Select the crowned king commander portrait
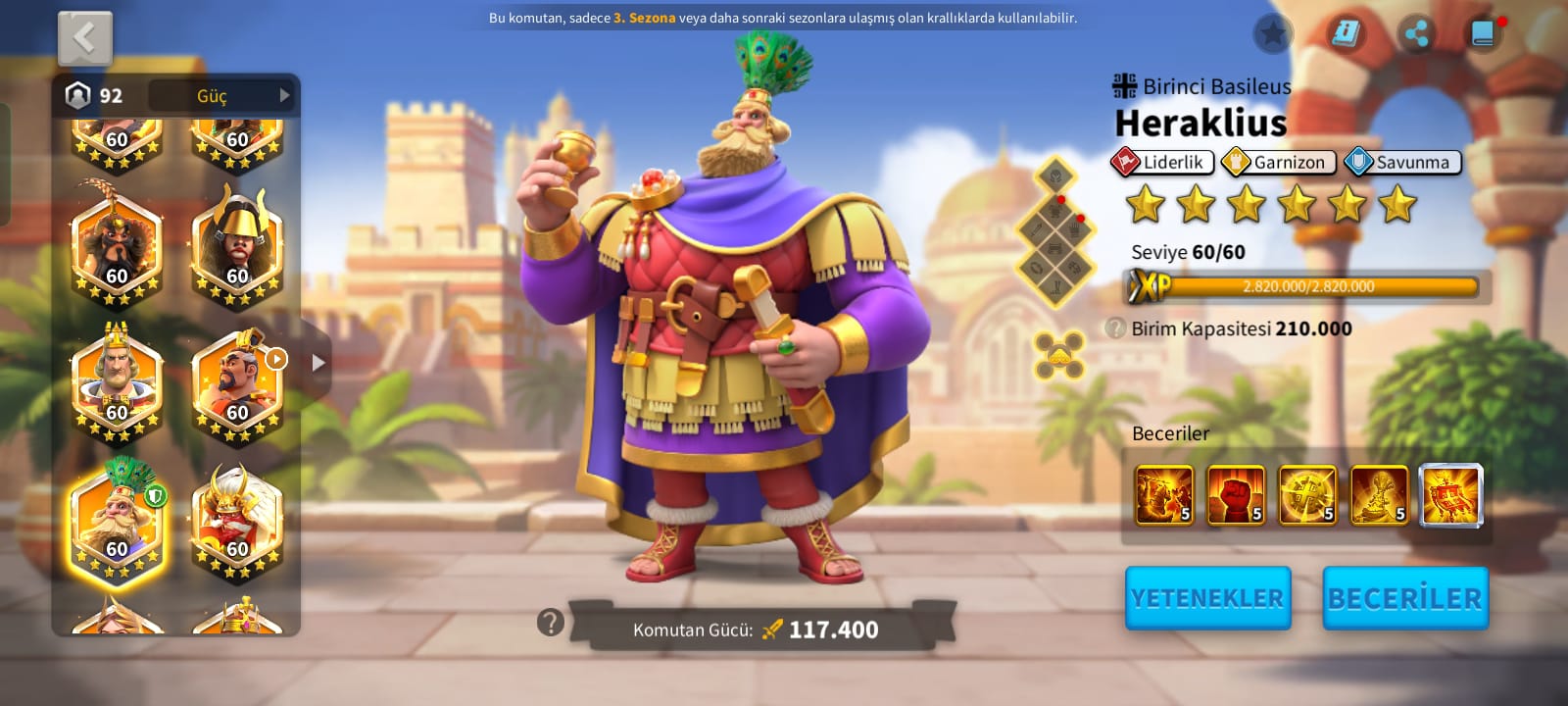 pos(117,383)
